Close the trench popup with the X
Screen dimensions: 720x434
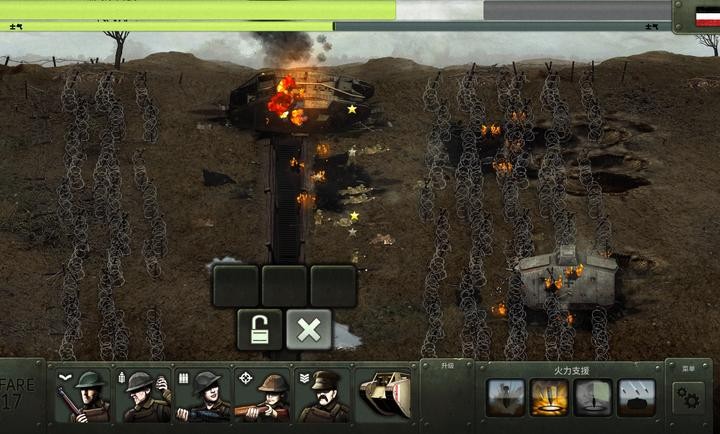click(309, 329)
